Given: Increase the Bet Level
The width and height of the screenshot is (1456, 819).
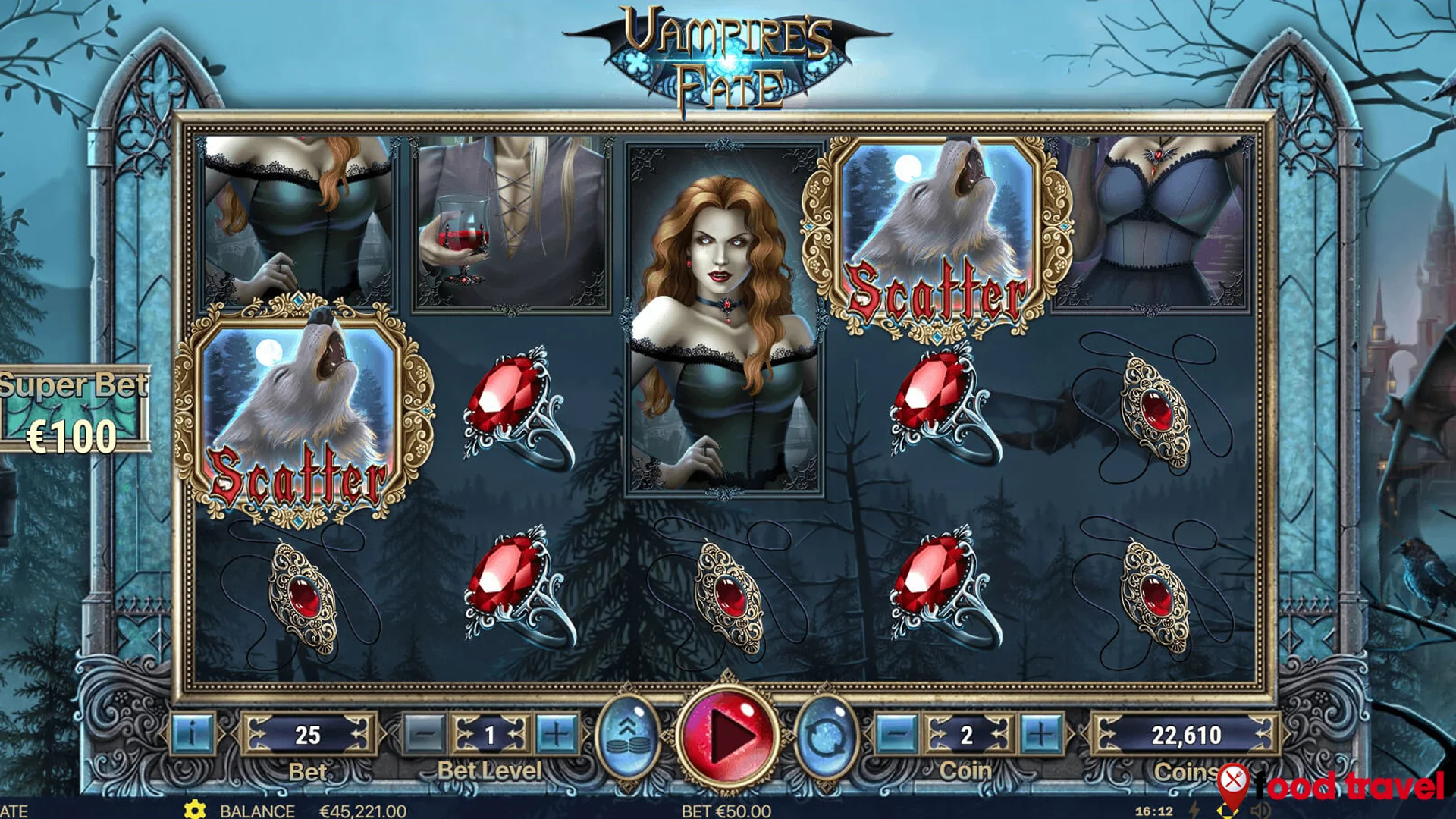Looking at the screenshot, I should pyautogui.click(x=556, y=734).
